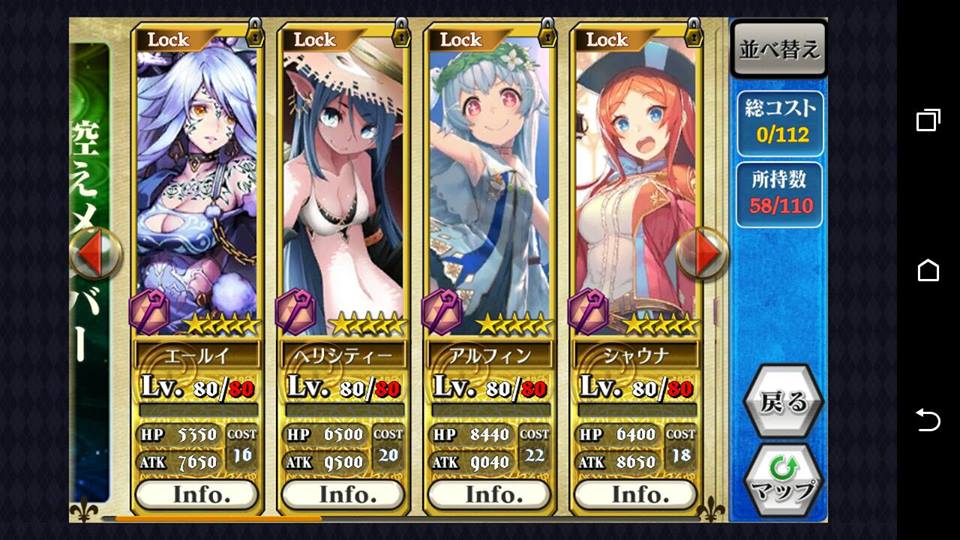Screen dimensions: 960x540
Task: Tap the 戻る back button
Action: click(x=783, y=403)
